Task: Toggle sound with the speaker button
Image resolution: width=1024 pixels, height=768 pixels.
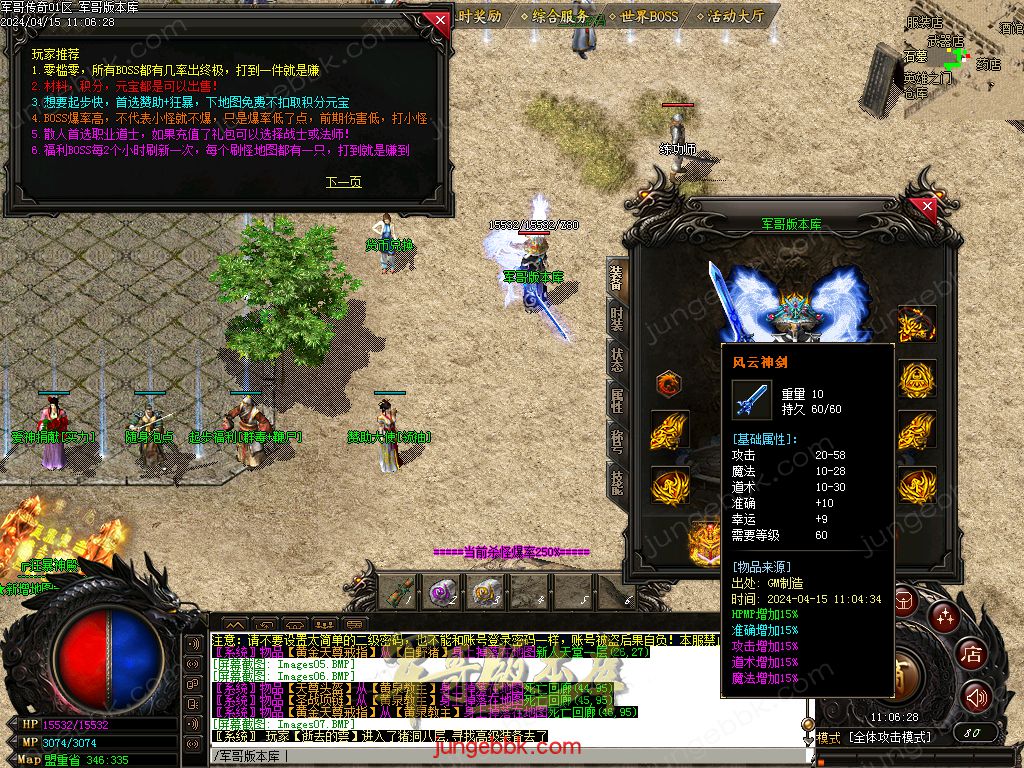Action: (x=976, y=696)
